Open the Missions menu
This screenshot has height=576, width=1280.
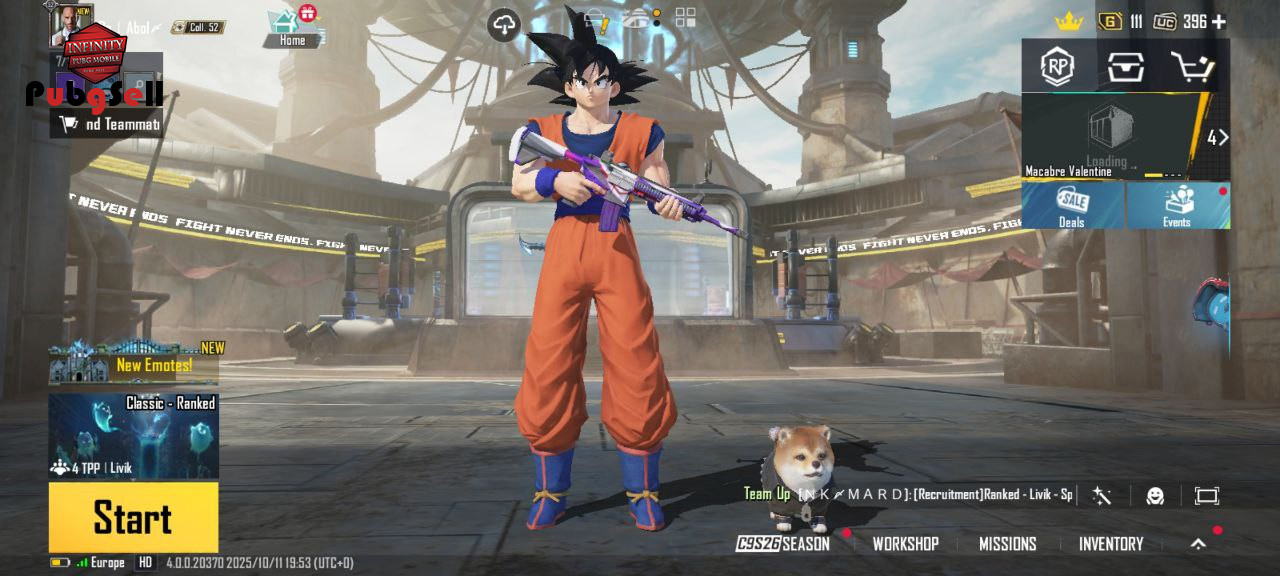tap(1007, 544)
